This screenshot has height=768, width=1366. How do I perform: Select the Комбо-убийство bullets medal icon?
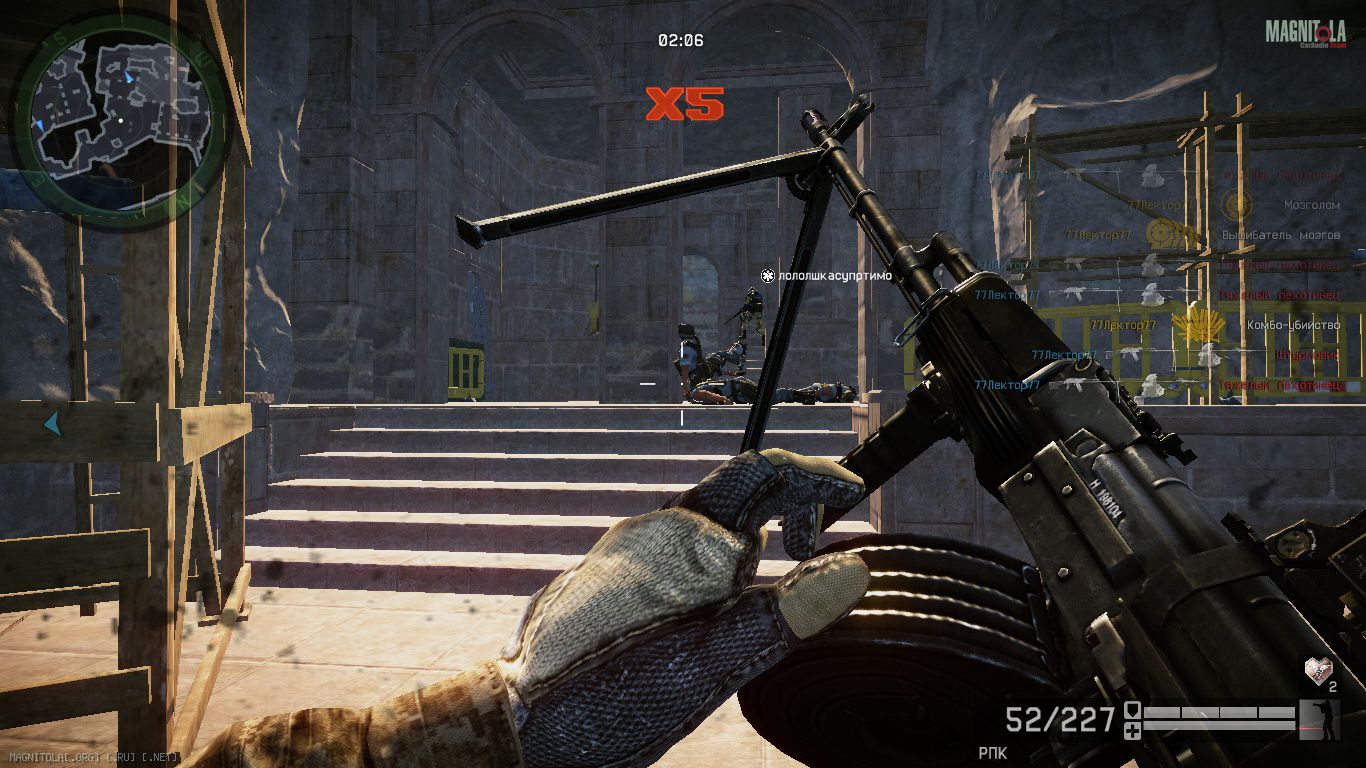(1190, 325)
